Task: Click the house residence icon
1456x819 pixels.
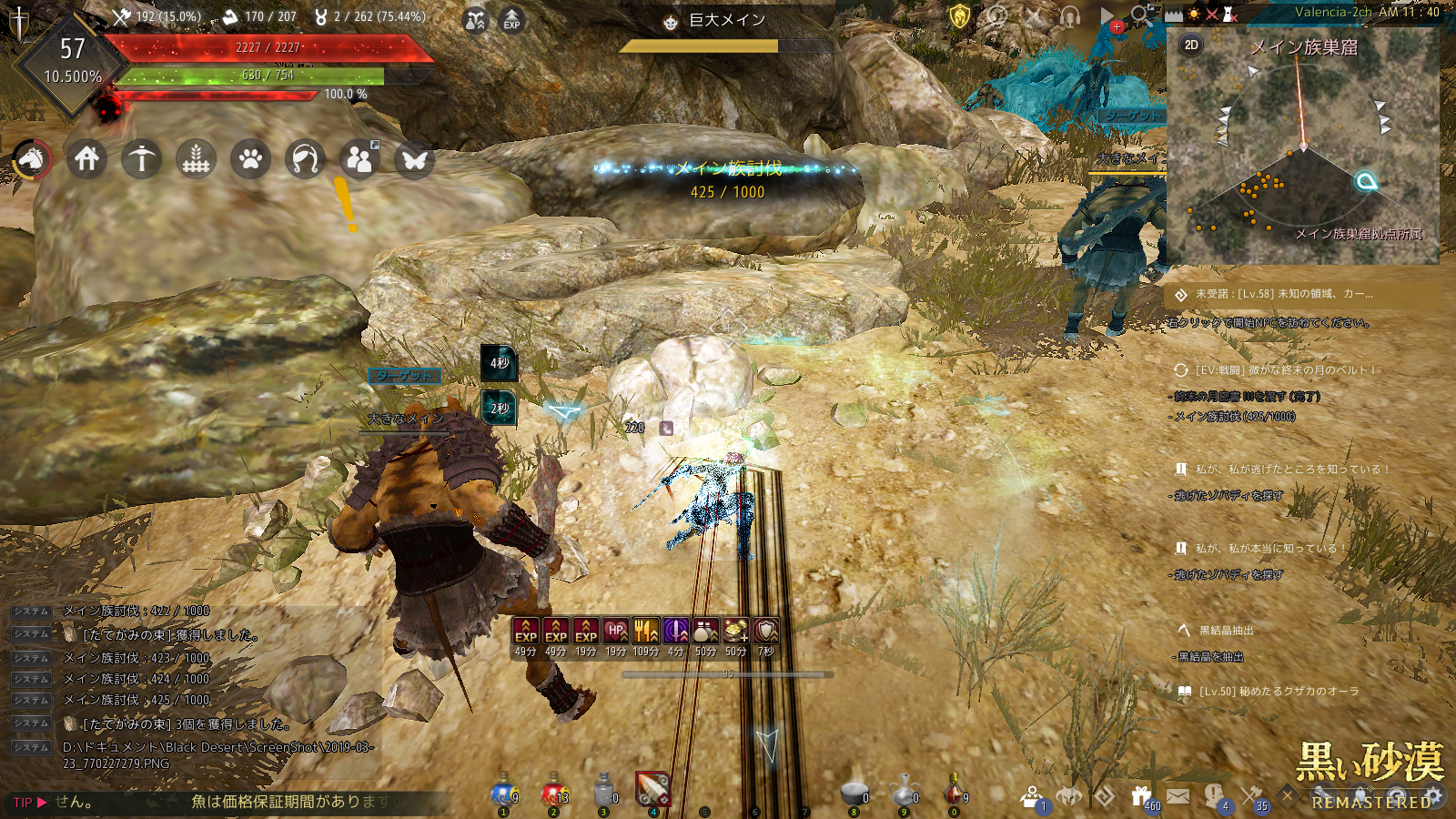Action: tap(86, 159)
